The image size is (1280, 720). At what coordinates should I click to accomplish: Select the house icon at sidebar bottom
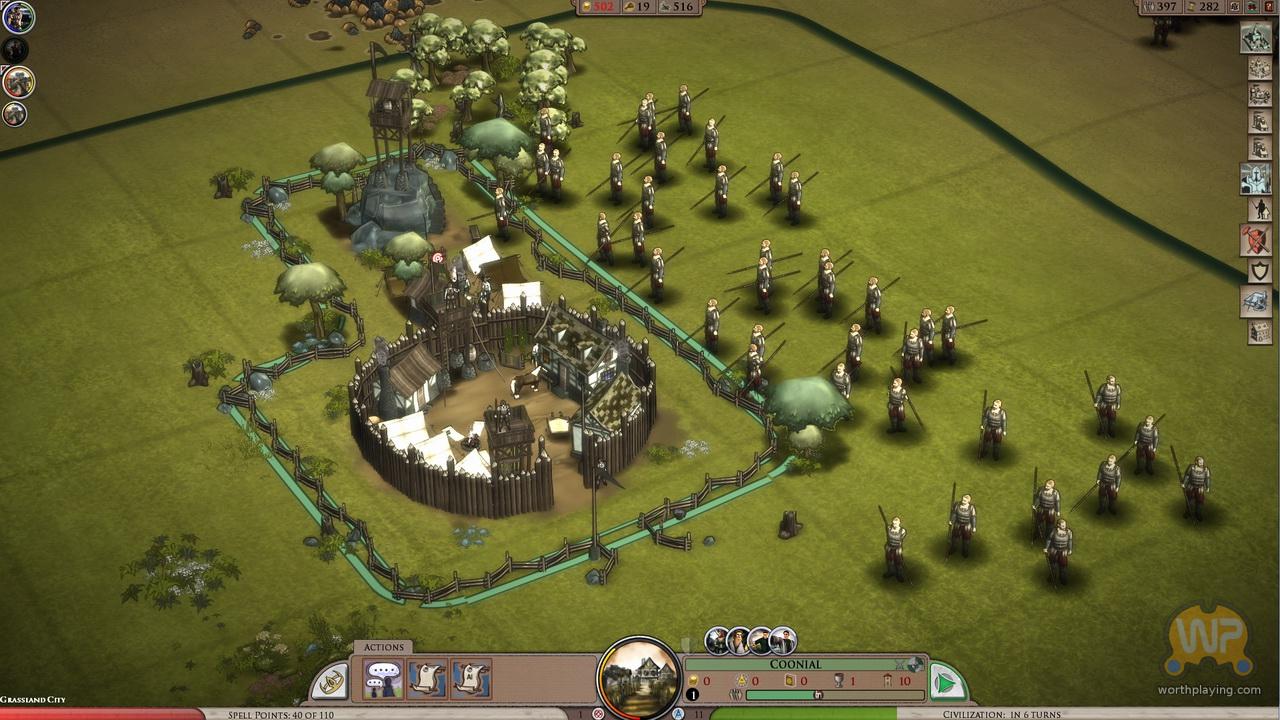pos(1259,332)
